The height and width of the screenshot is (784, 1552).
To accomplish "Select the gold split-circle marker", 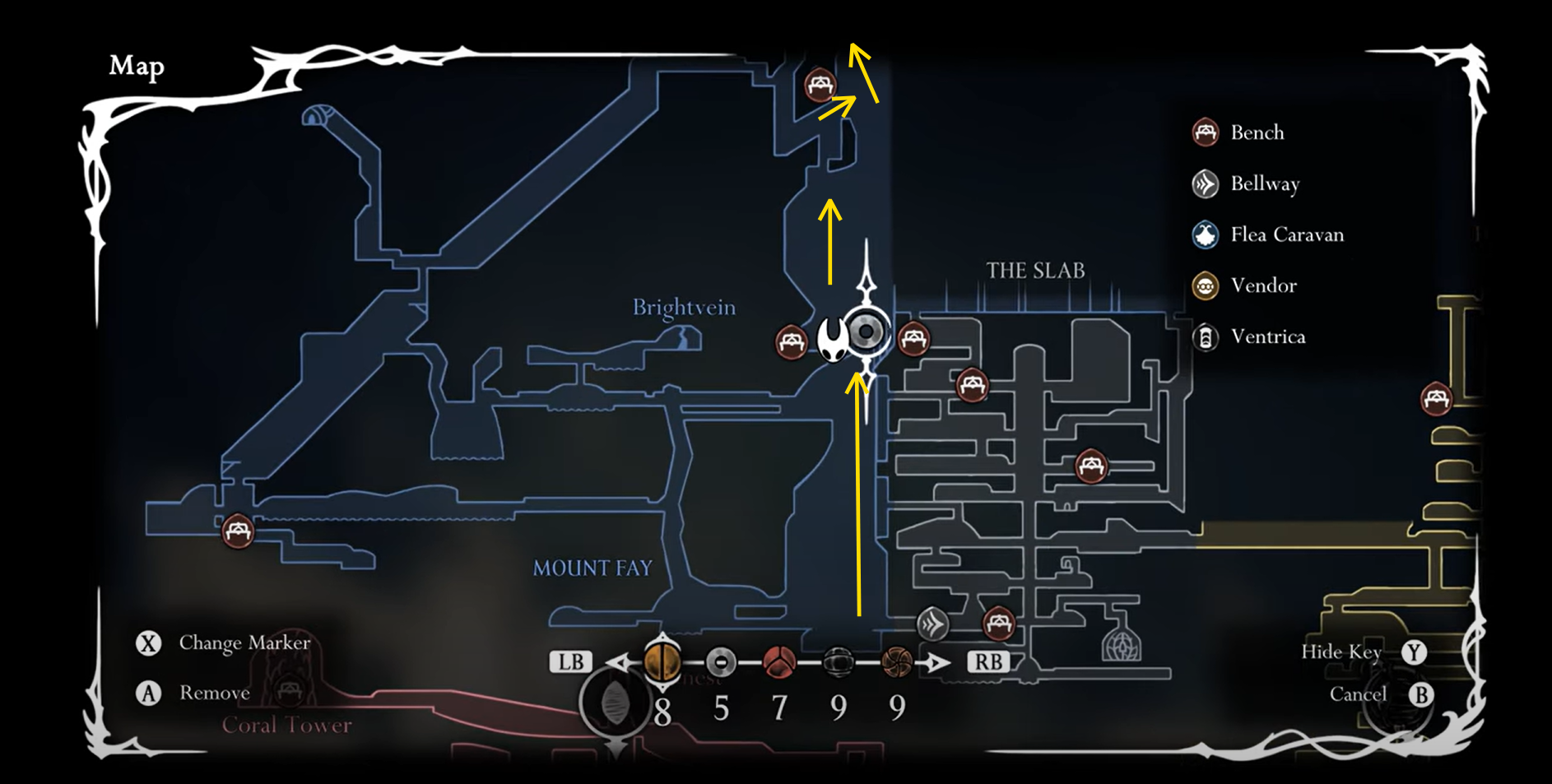I will pyautogui.click(x=662, y=661).
